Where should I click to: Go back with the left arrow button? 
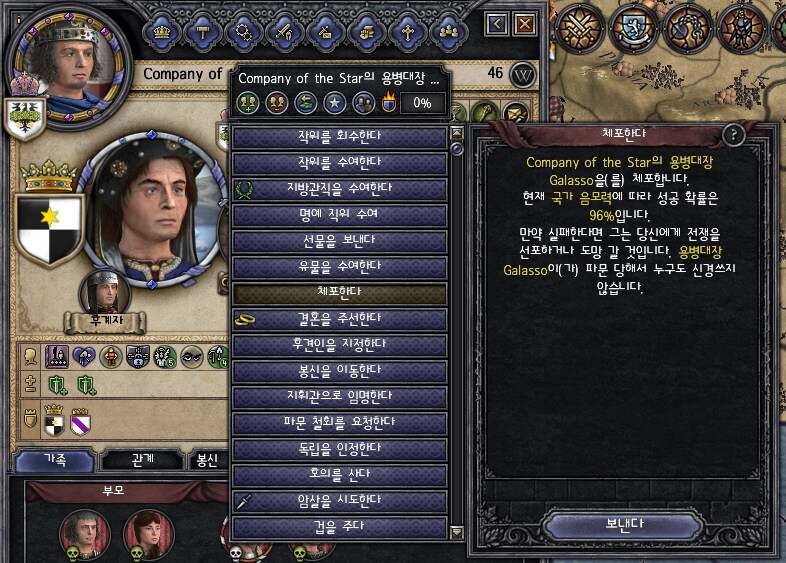pyautogui.click(x=497, y=24)
